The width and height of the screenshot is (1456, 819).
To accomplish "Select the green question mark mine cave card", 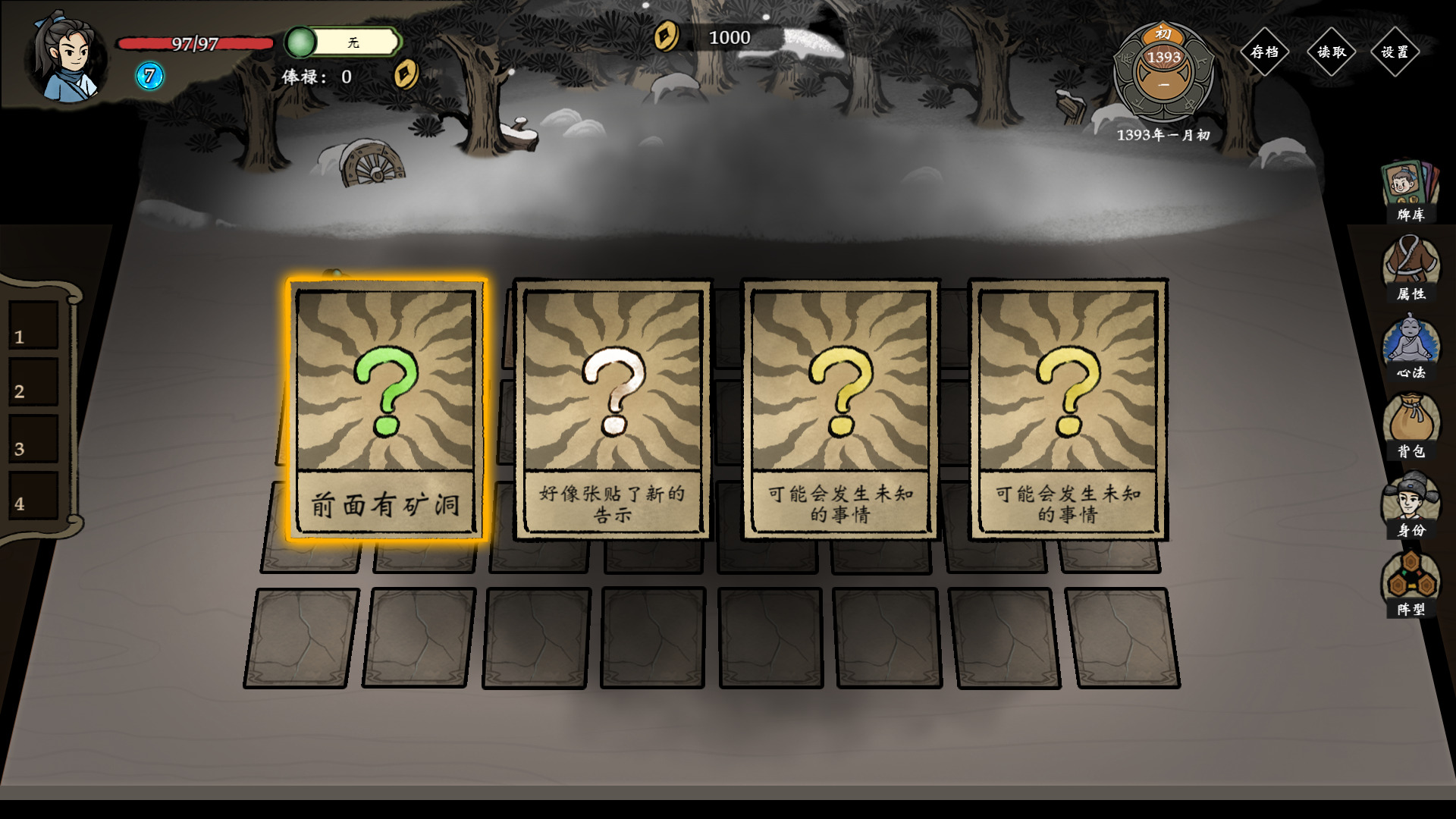I will pos(385,409).
